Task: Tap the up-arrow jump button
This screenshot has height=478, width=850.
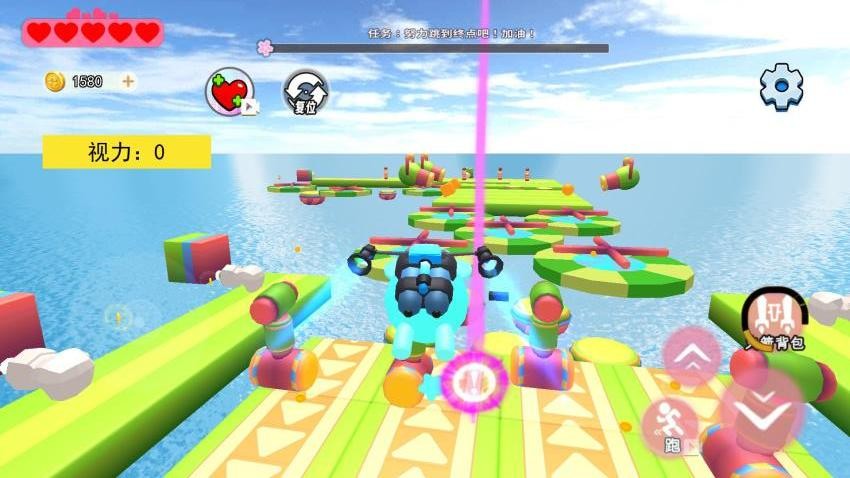Action: pyautogui.click(x=692, y=355)
